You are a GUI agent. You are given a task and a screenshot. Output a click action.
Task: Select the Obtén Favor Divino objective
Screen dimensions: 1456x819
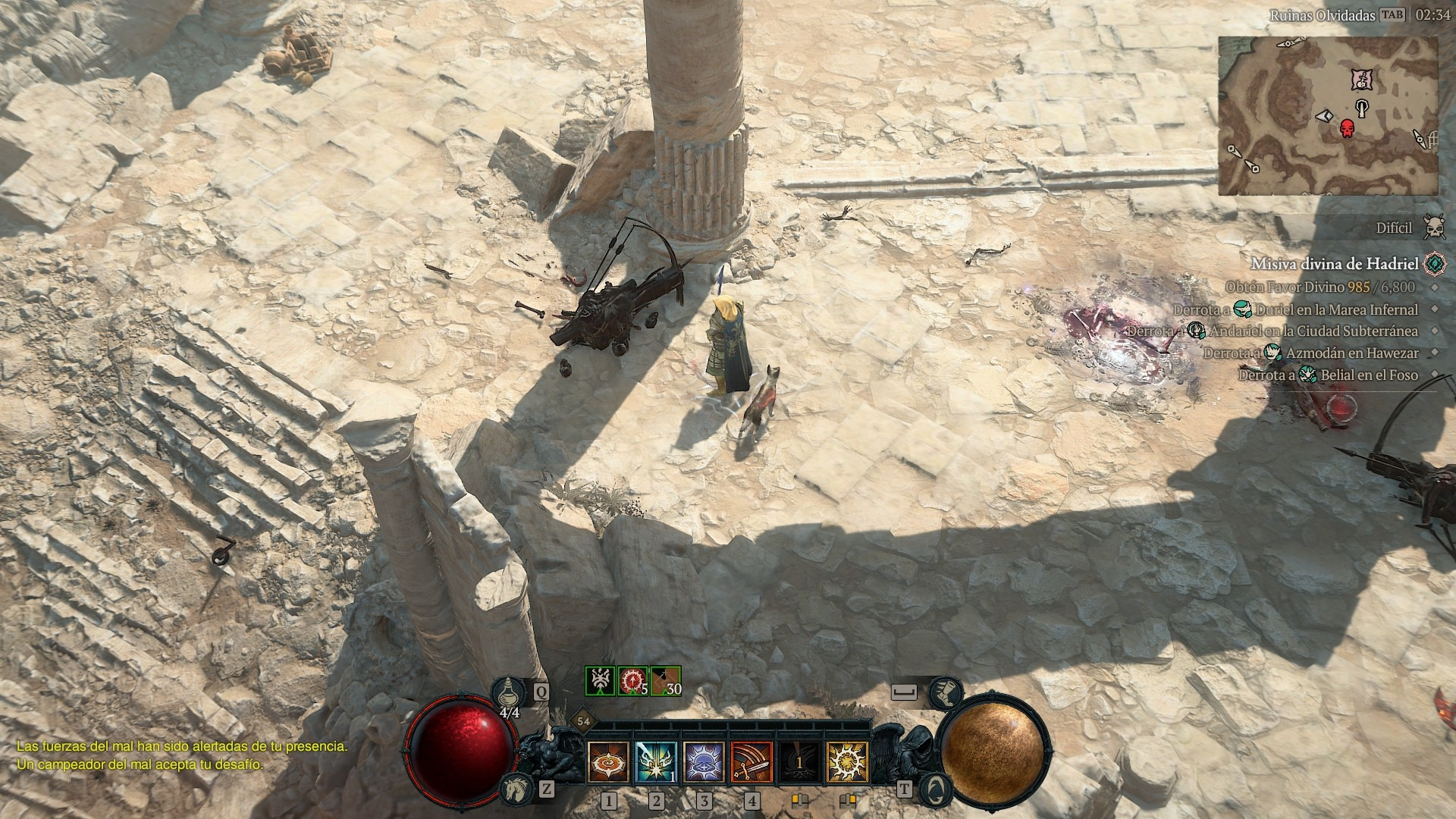click(1319, 287)
